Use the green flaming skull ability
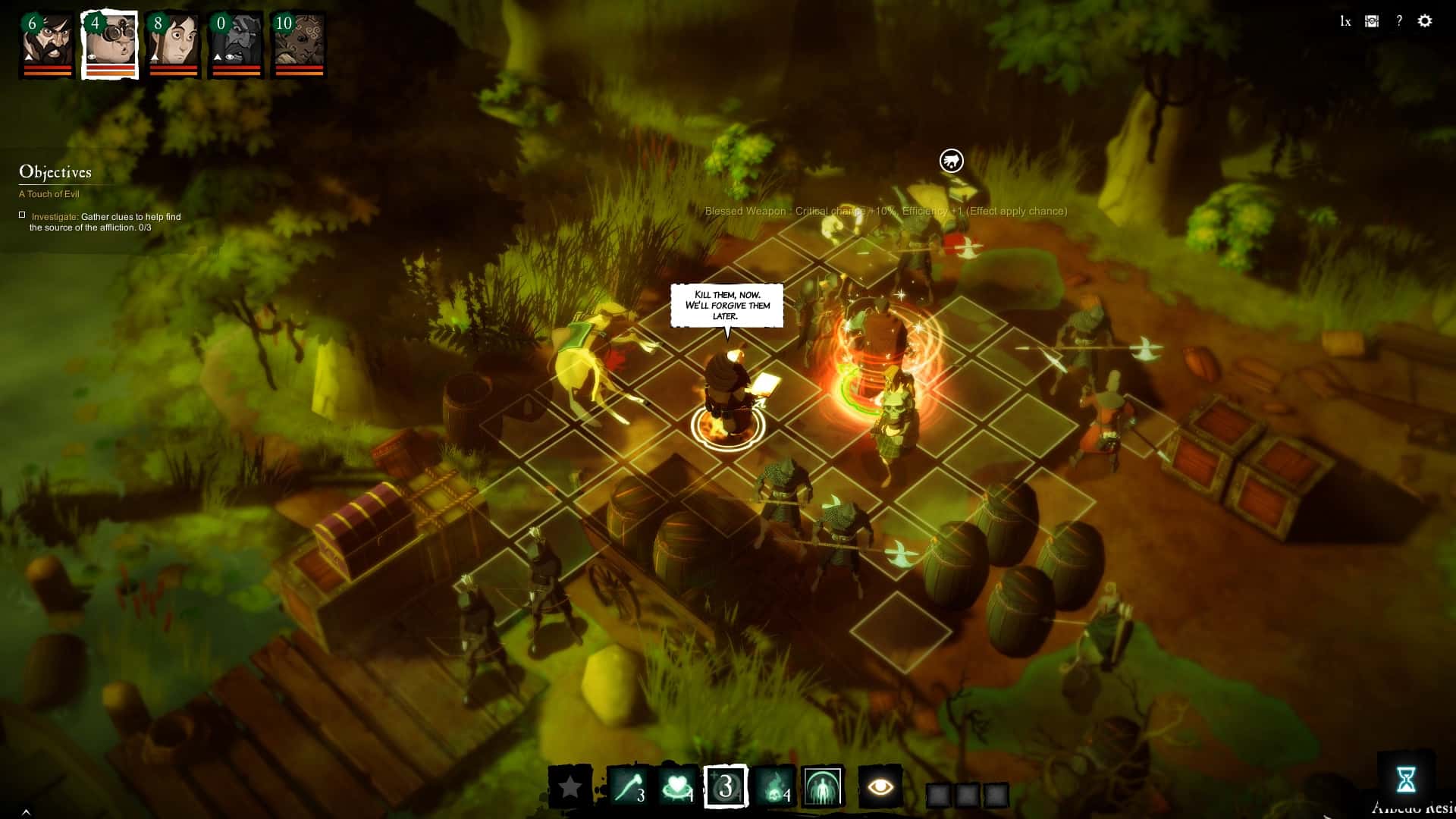 tap(775, 784)
